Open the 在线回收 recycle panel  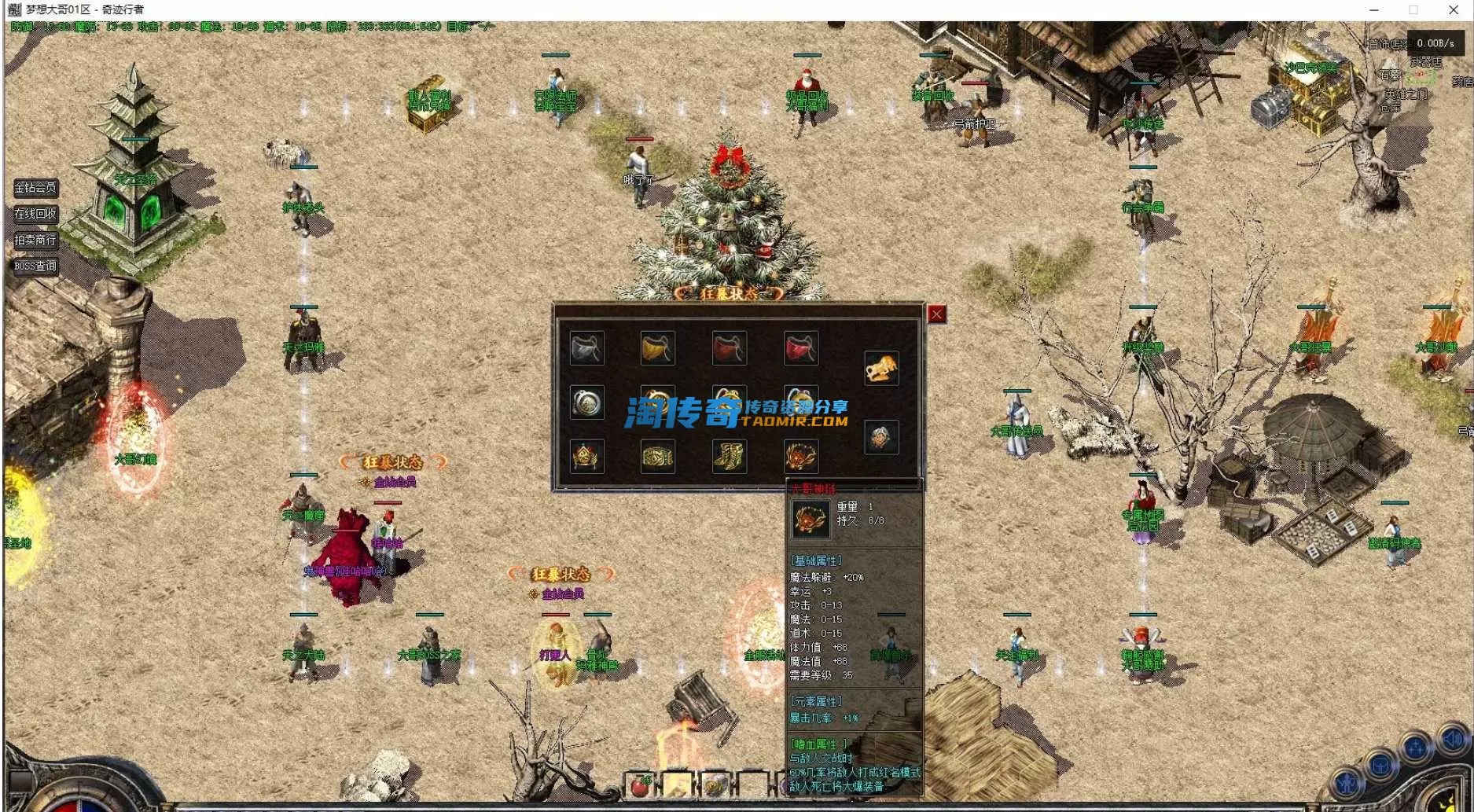pyautogui.click(x=35, y=214)
